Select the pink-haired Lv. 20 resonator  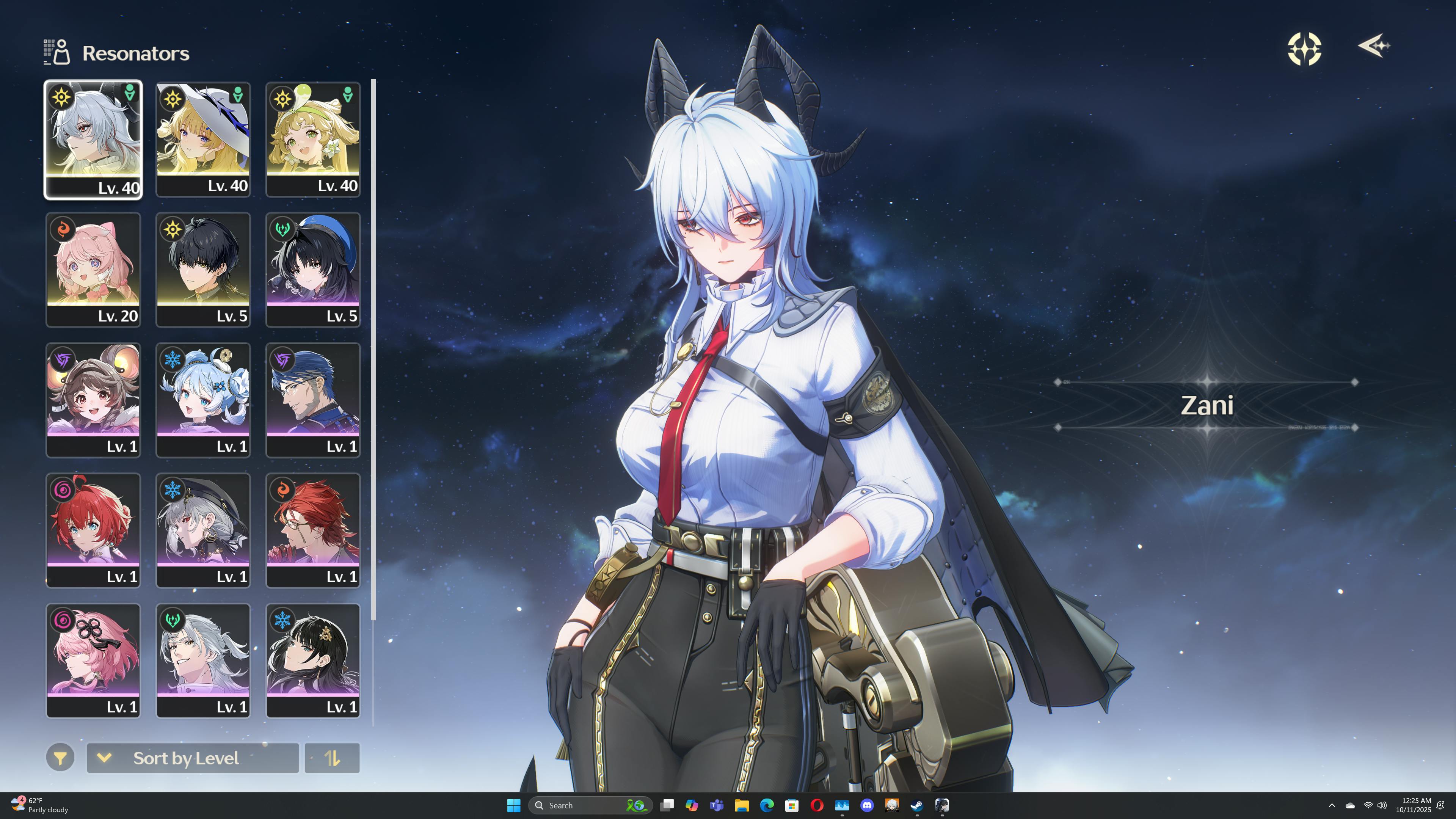tap(93, 269)
